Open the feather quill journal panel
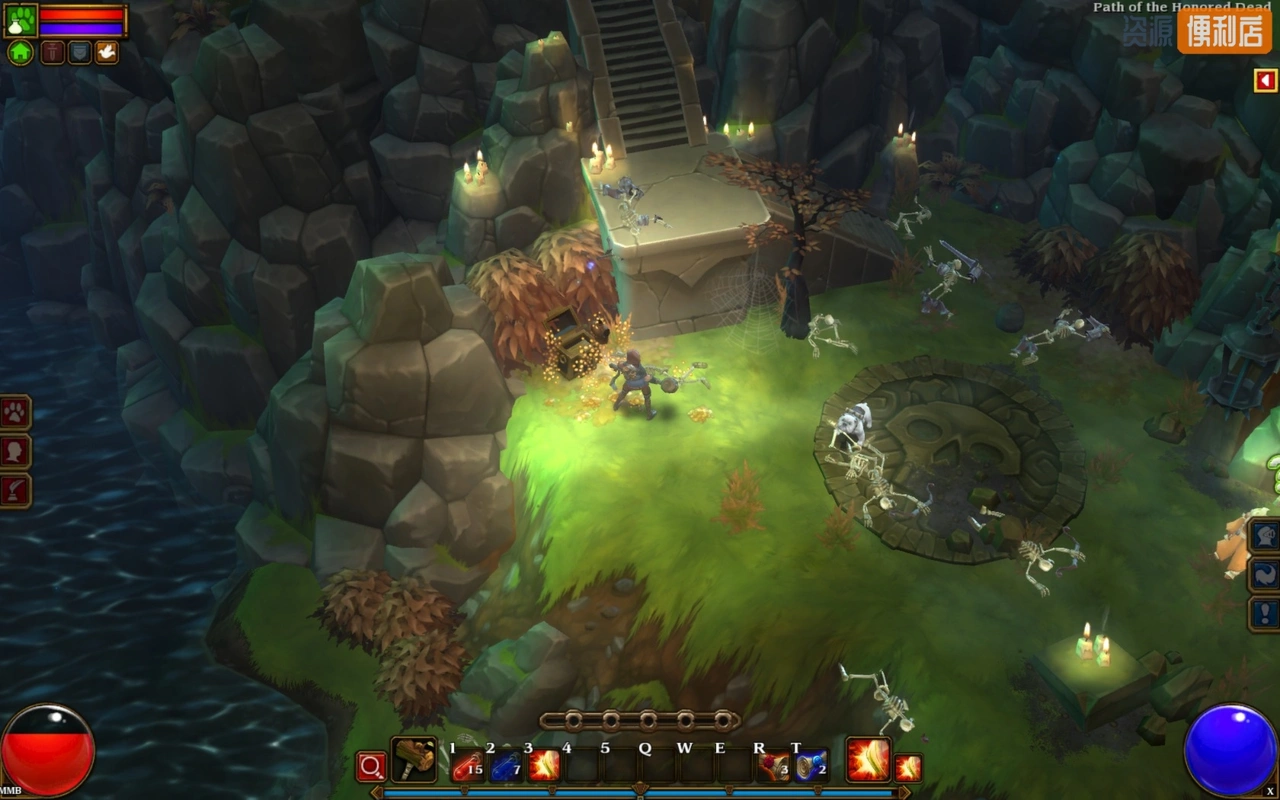 coord(15,490)
